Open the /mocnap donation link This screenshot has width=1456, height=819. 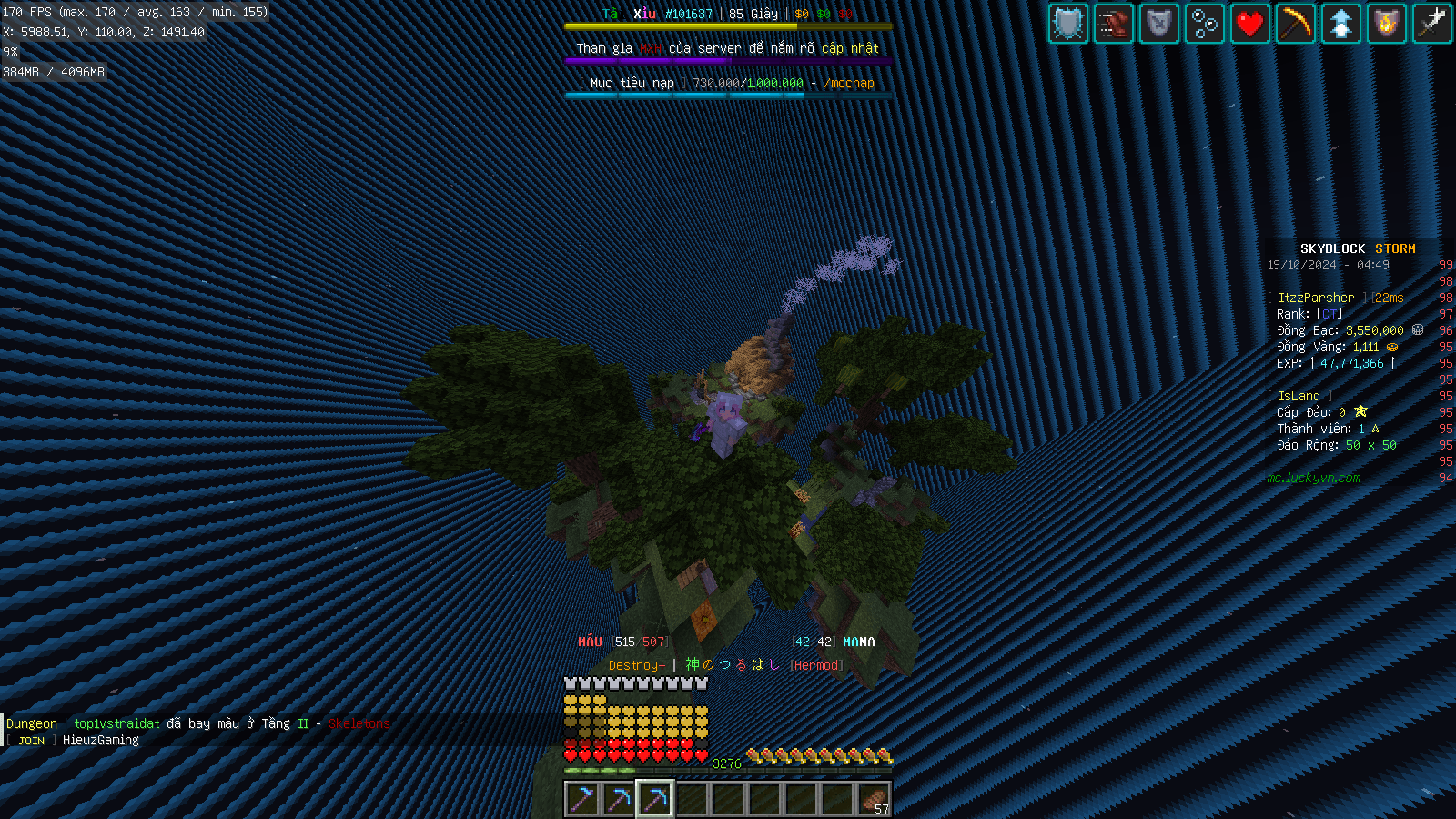[x=849, y=83]
